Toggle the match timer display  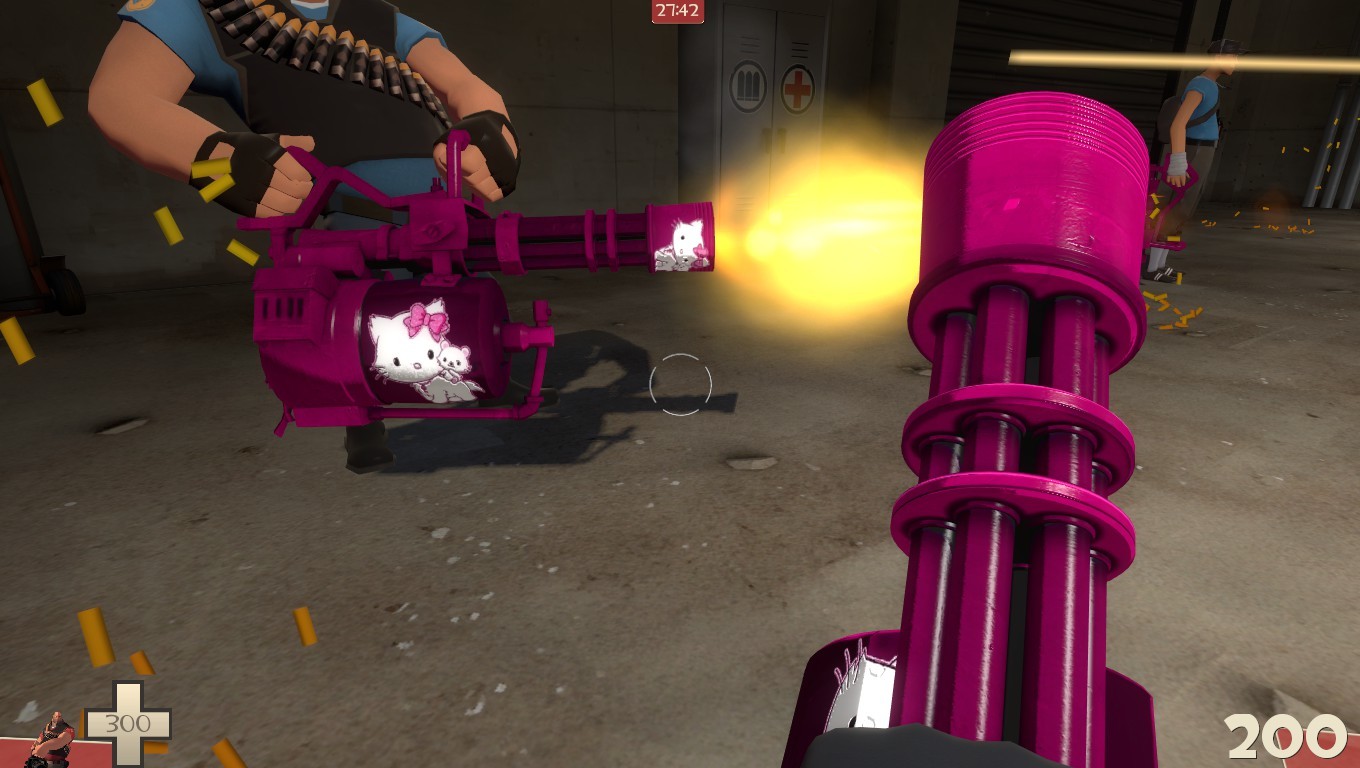tap(679, 11)
